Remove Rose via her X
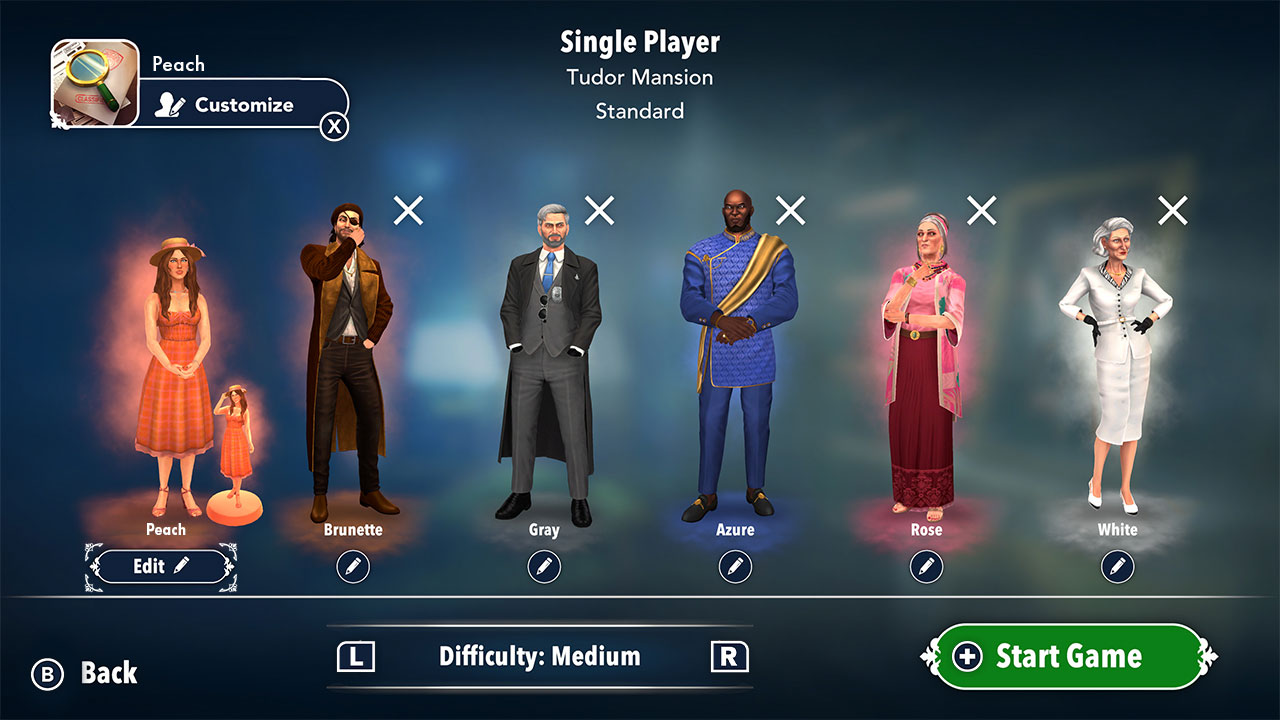Image resolution: width=1280 pixels, height=720 pixels. tap(981, 210)
